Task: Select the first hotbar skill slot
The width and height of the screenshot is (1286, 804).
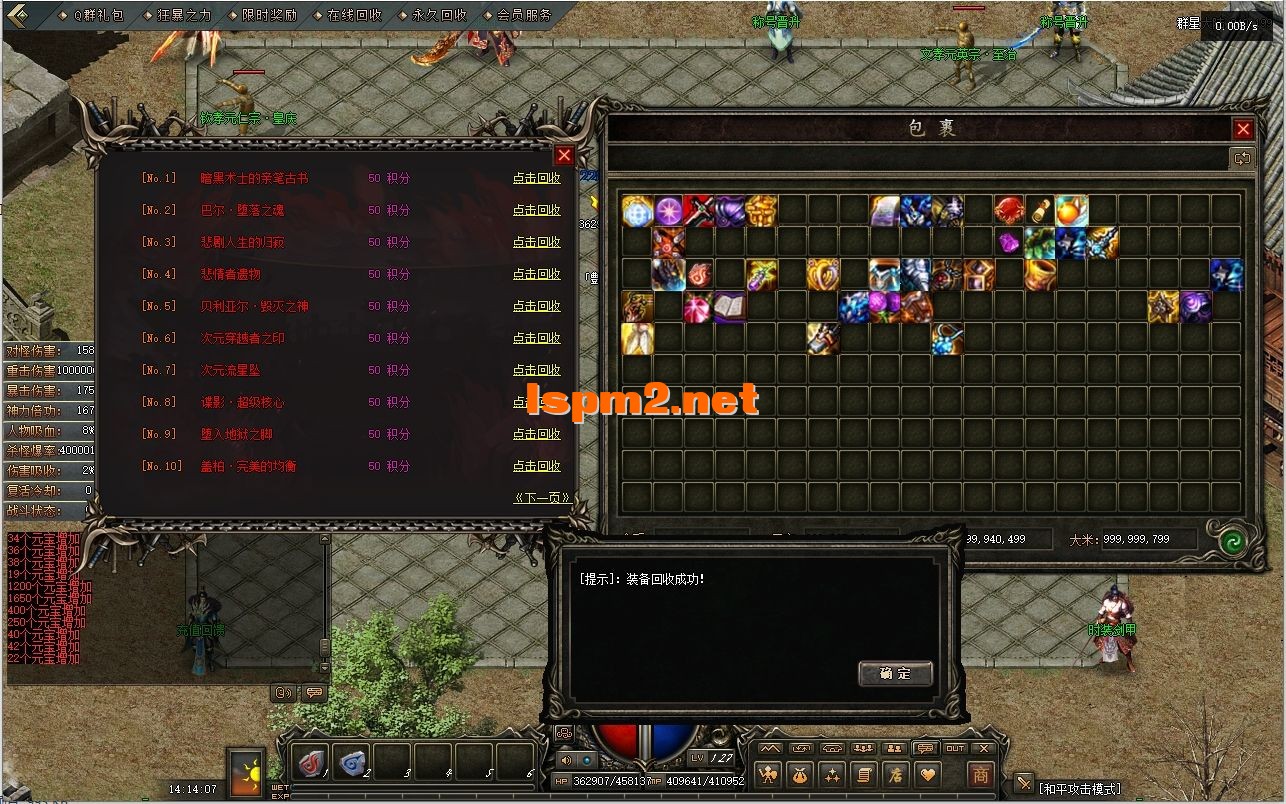Action: click(x=312, y=762)
